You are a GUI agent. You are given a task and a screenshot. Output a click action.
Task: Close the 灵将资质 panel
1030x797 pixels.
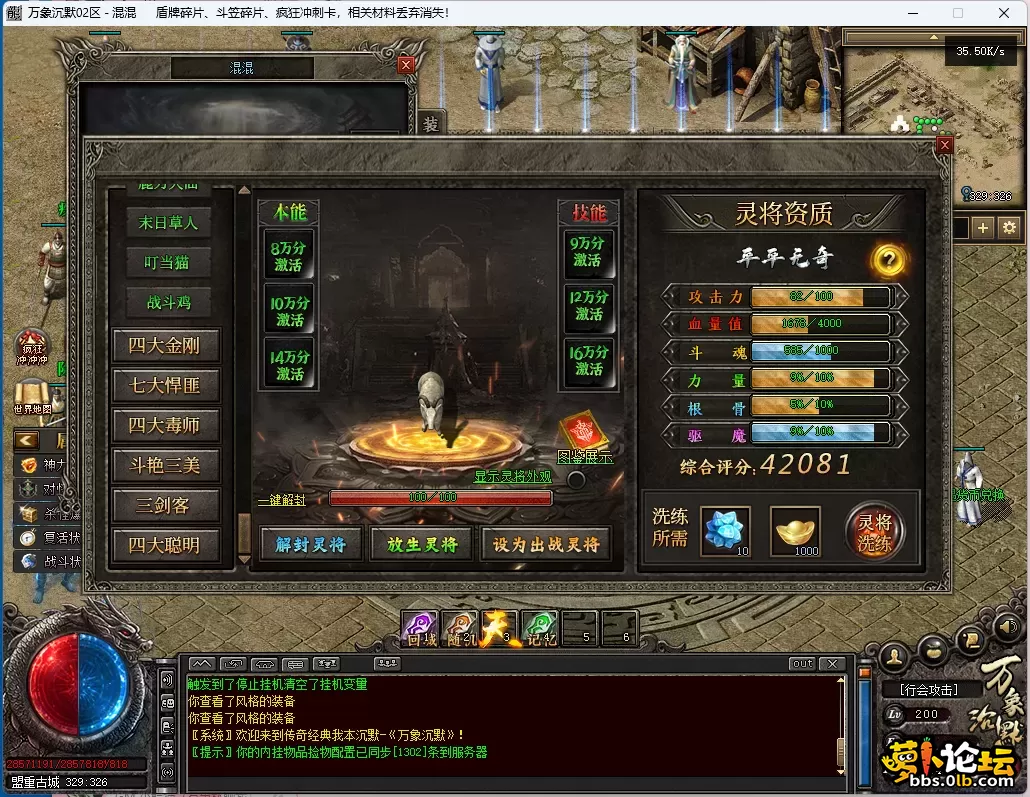[945, 145]
